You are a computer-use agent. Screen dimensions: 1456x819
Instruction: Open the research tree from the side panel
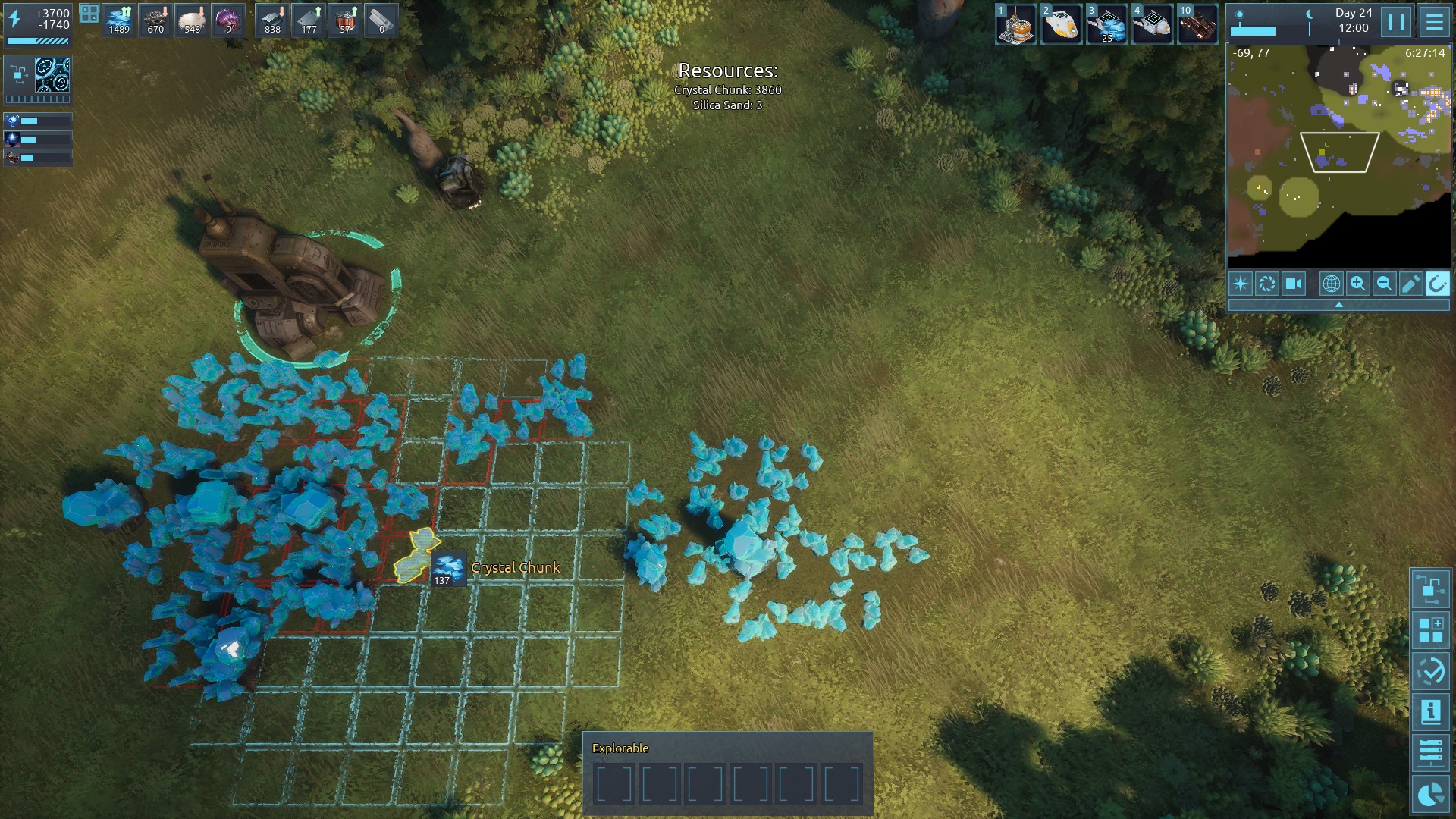(1430, 589)
